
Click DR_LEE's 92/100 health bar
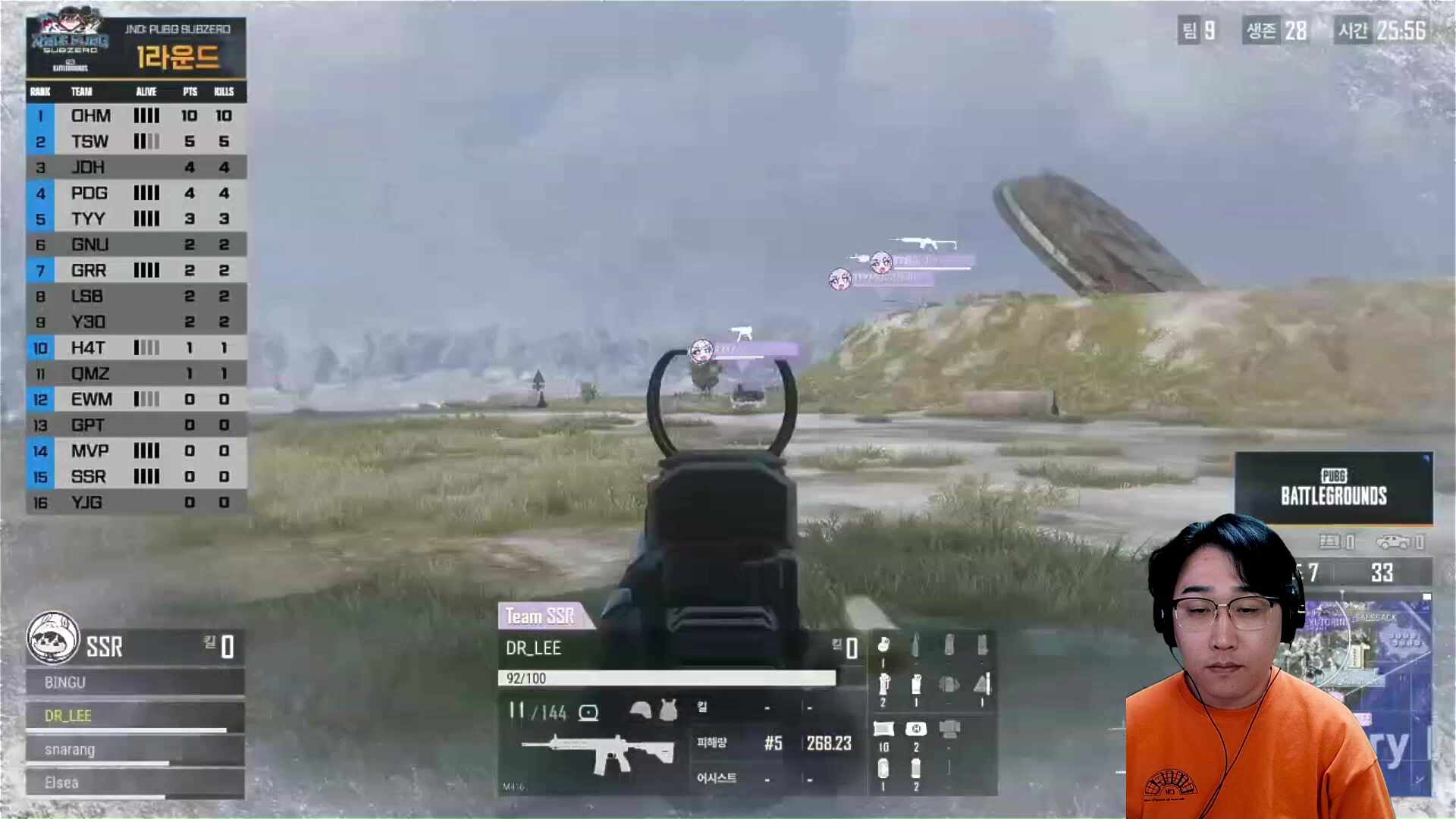pos(667,677)
